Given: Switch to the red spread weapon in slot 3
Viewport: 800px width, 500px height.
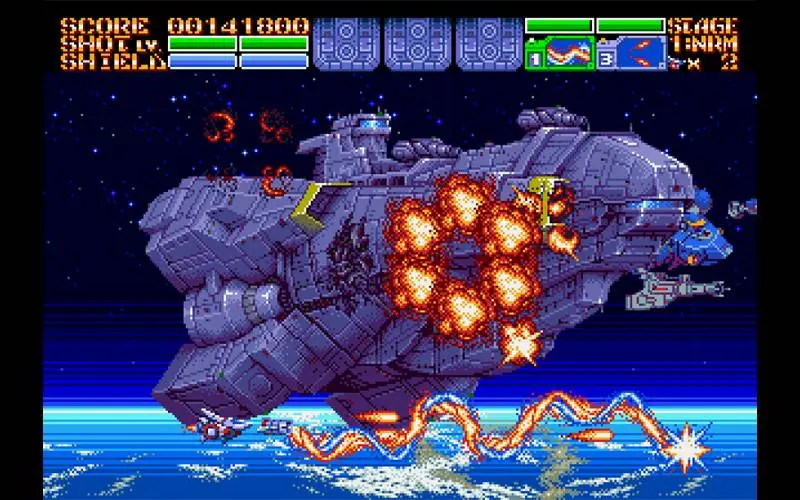Looking at the screenshot, I should (638, 52).
